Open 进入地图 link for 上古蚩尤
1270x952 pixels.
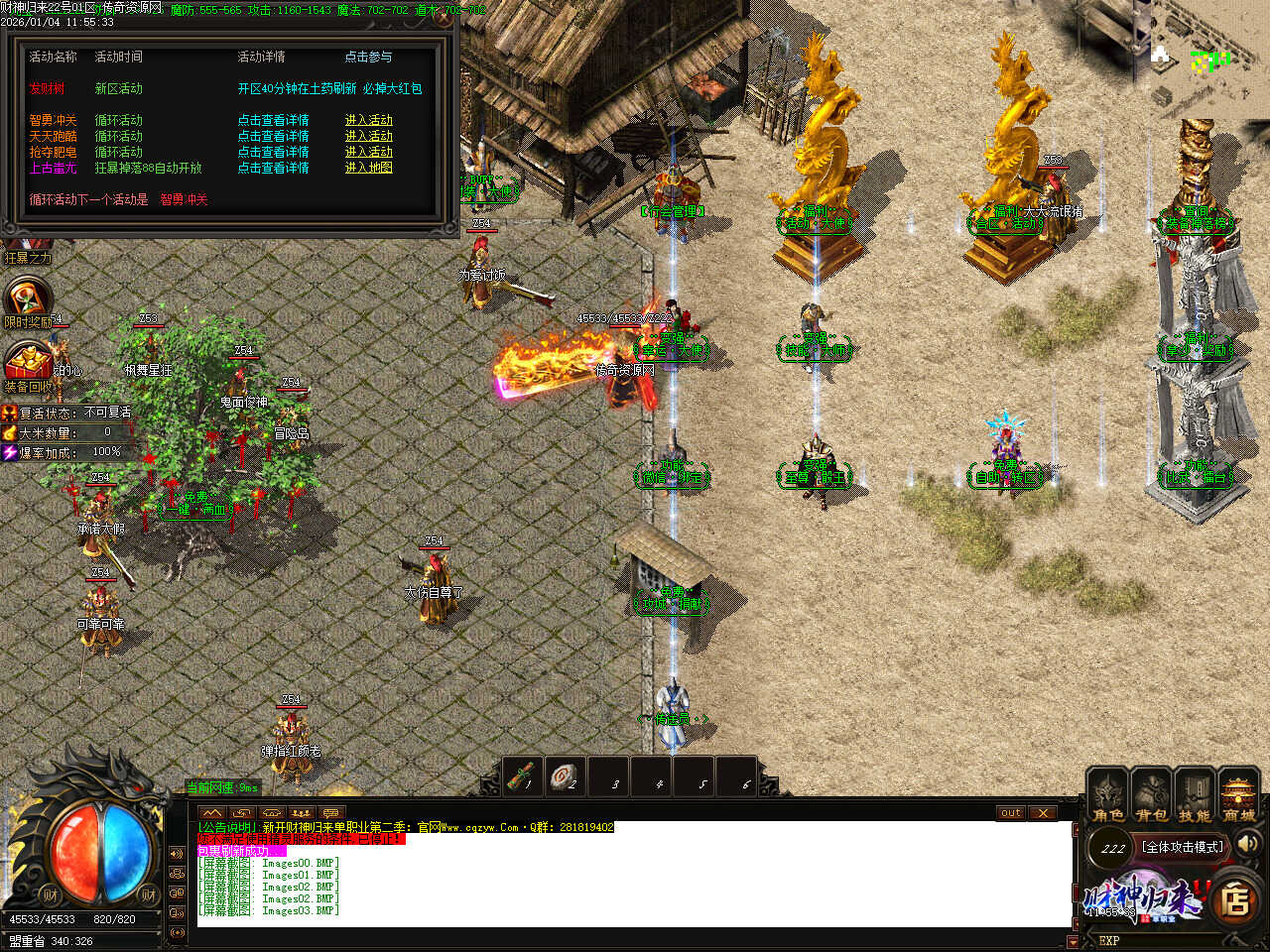[x=368, y=168]
